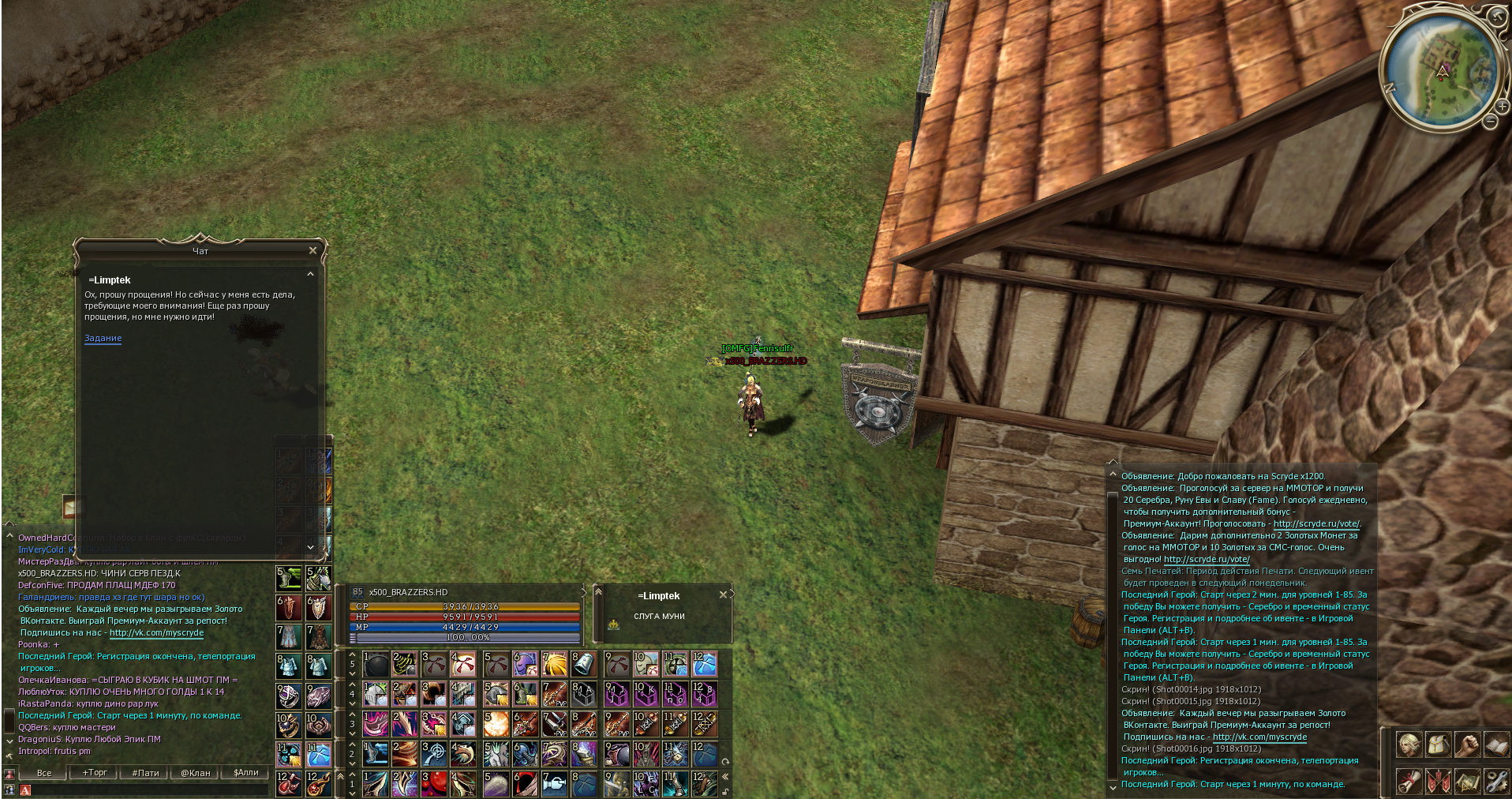Open the character portrait menu icon
This screenshot has height=799, width=1512.
pos(1409,745)
